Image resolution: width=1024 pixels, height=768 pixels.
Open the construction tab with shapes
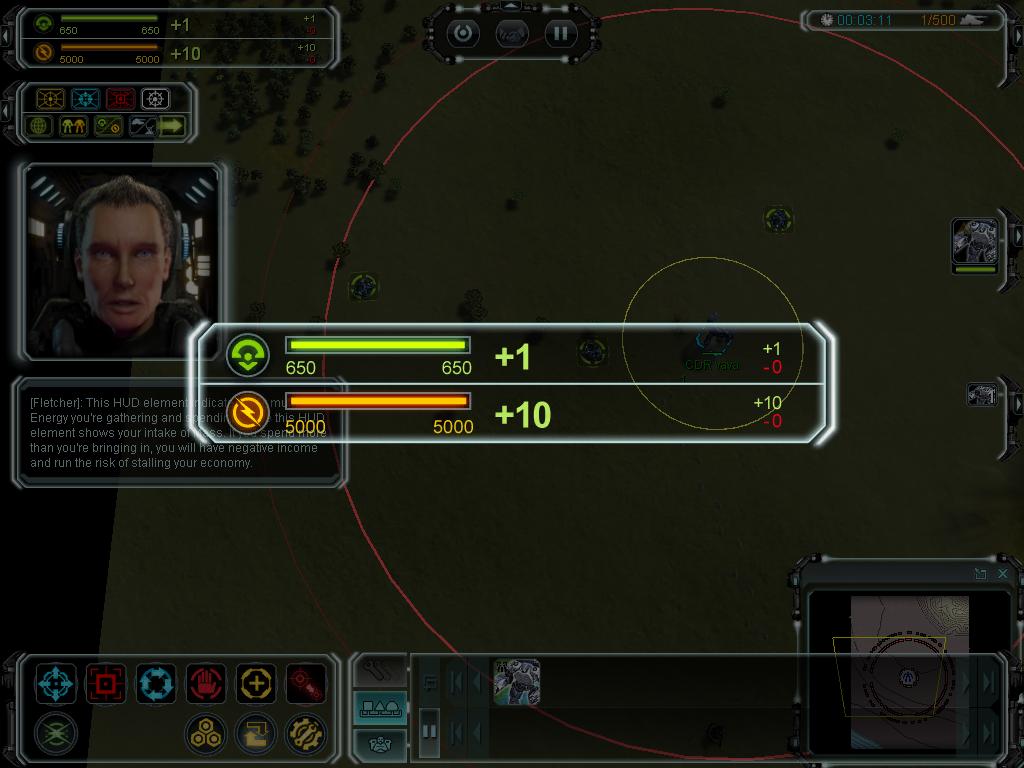381,708
